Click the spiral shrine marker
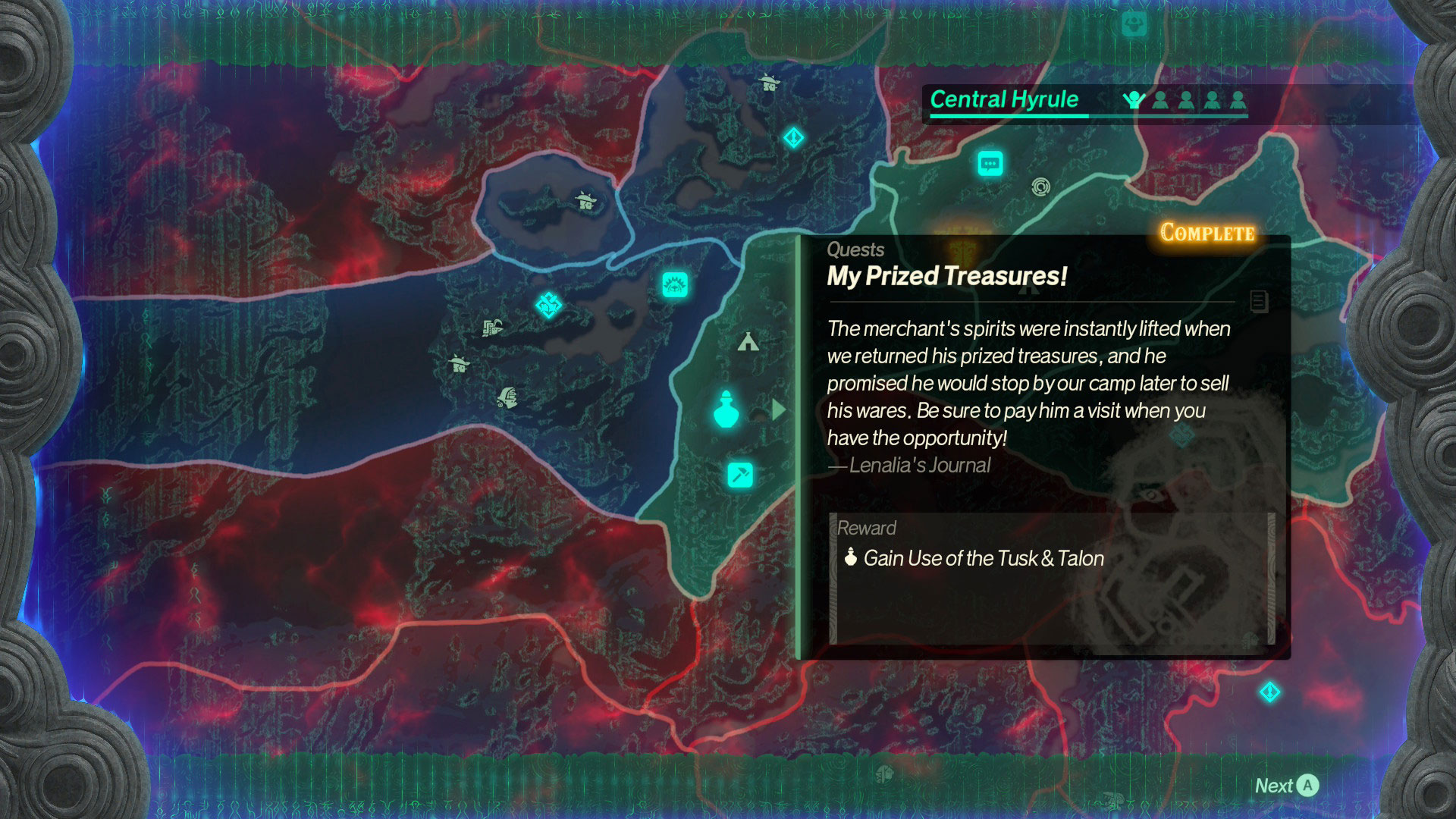 [1040, 186]
